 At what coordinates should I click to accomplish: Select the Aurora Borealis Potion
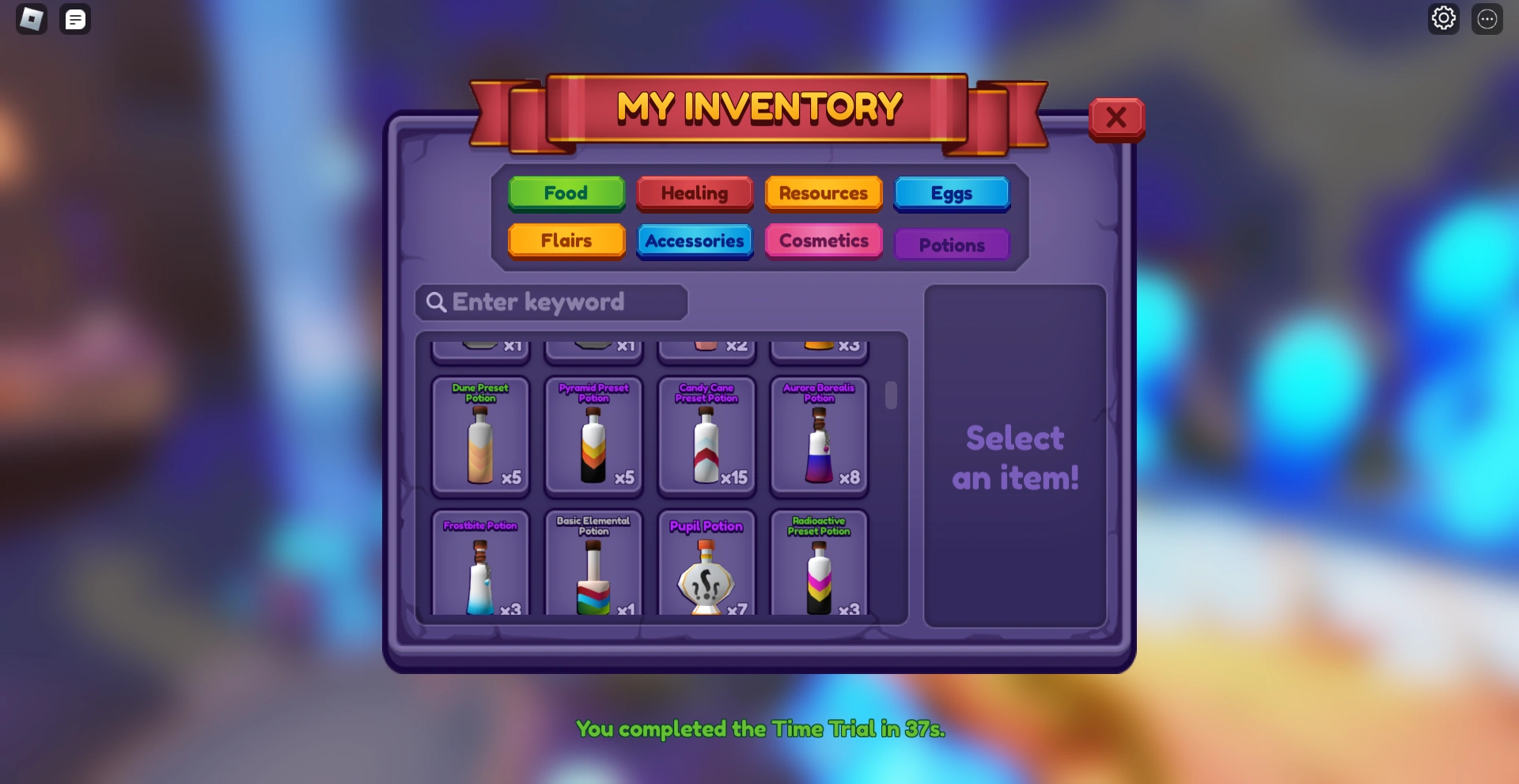click(819, 437)
